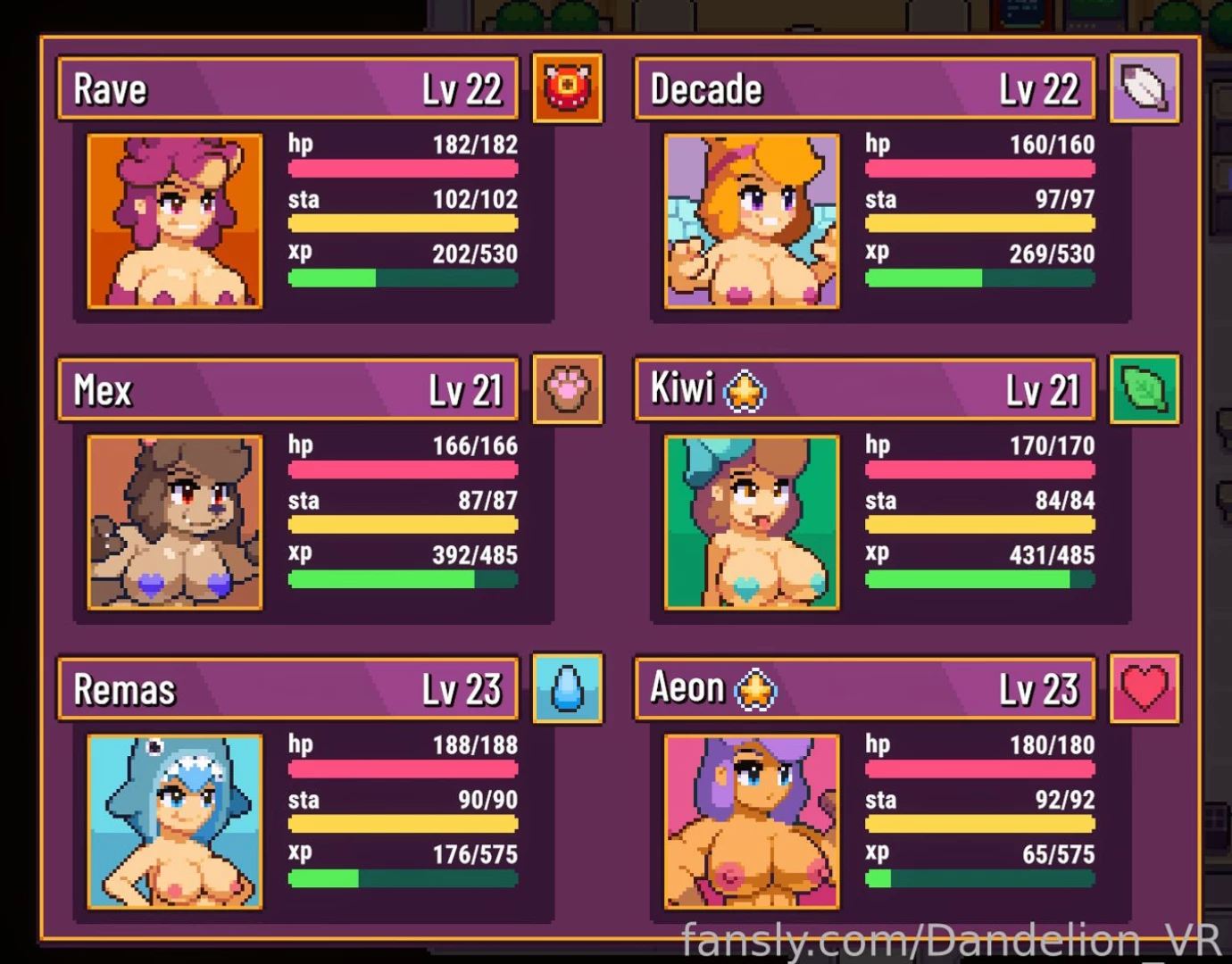1232x964 pixels.
Task: Click the Rave Lv 22 name bar
Action: click(287, 88)
